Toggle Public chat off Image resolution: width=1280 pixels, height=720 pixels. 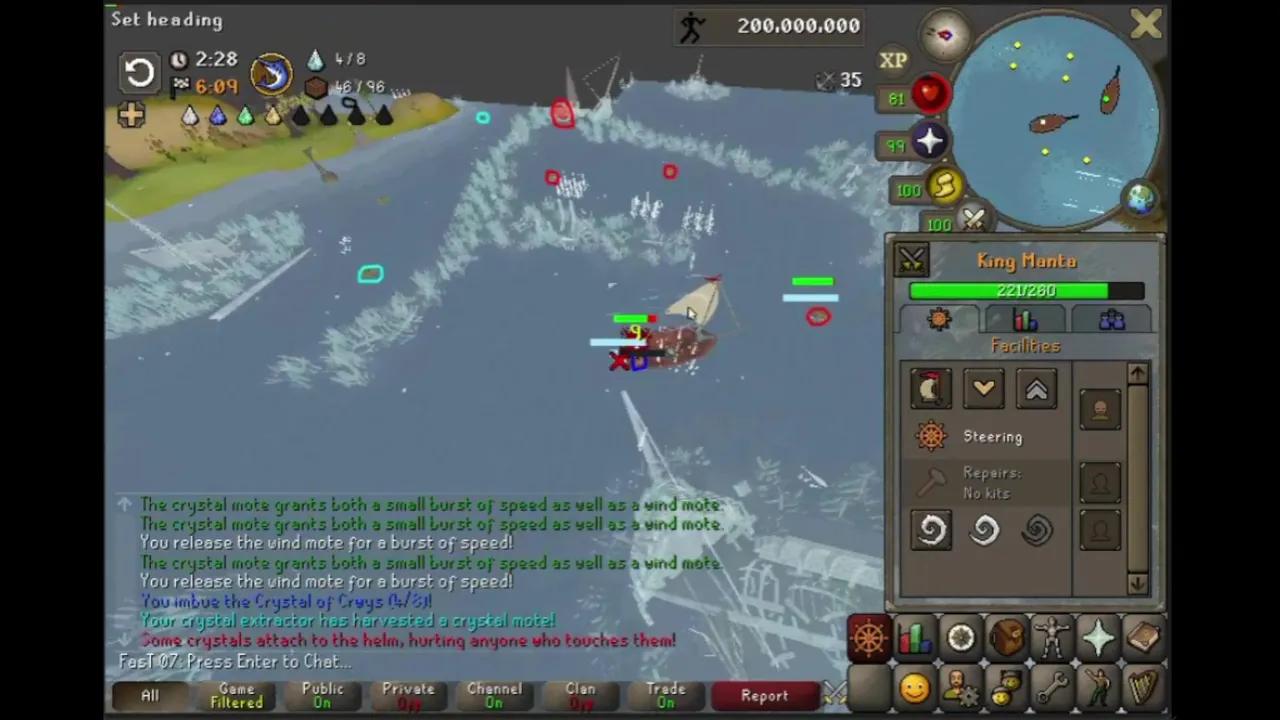point(322,695)
